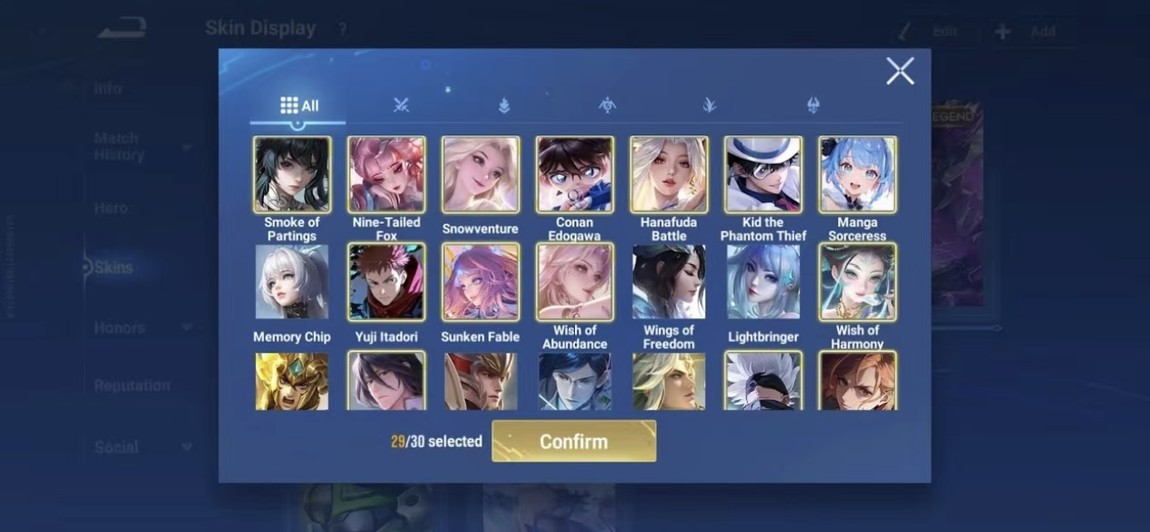Select the Memory Chip skin
This screenshot has width=1150, height=532.
tap(292, 282)
